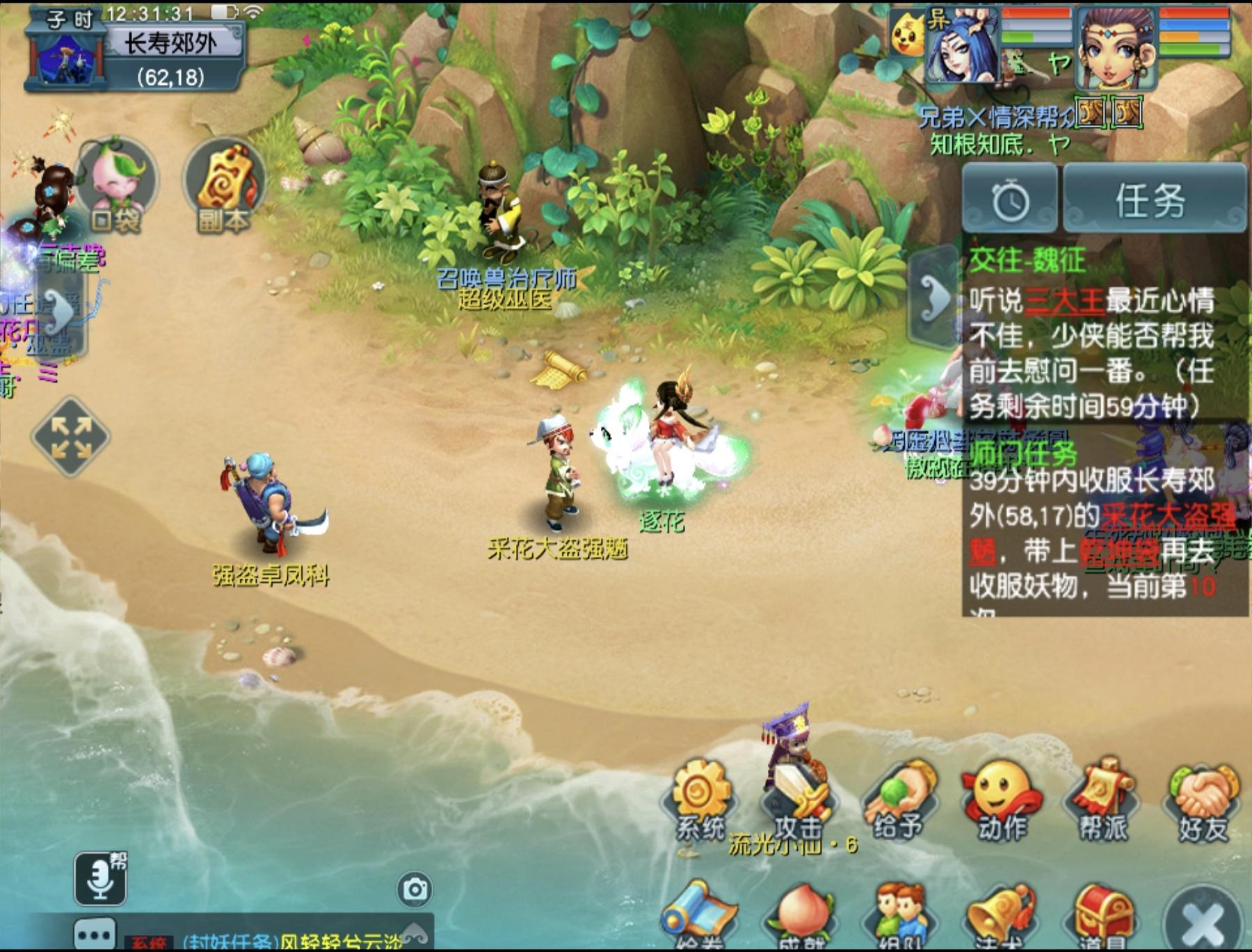Open the 系统 system gear menu
1252x952 pixels.
pos(700,798)
